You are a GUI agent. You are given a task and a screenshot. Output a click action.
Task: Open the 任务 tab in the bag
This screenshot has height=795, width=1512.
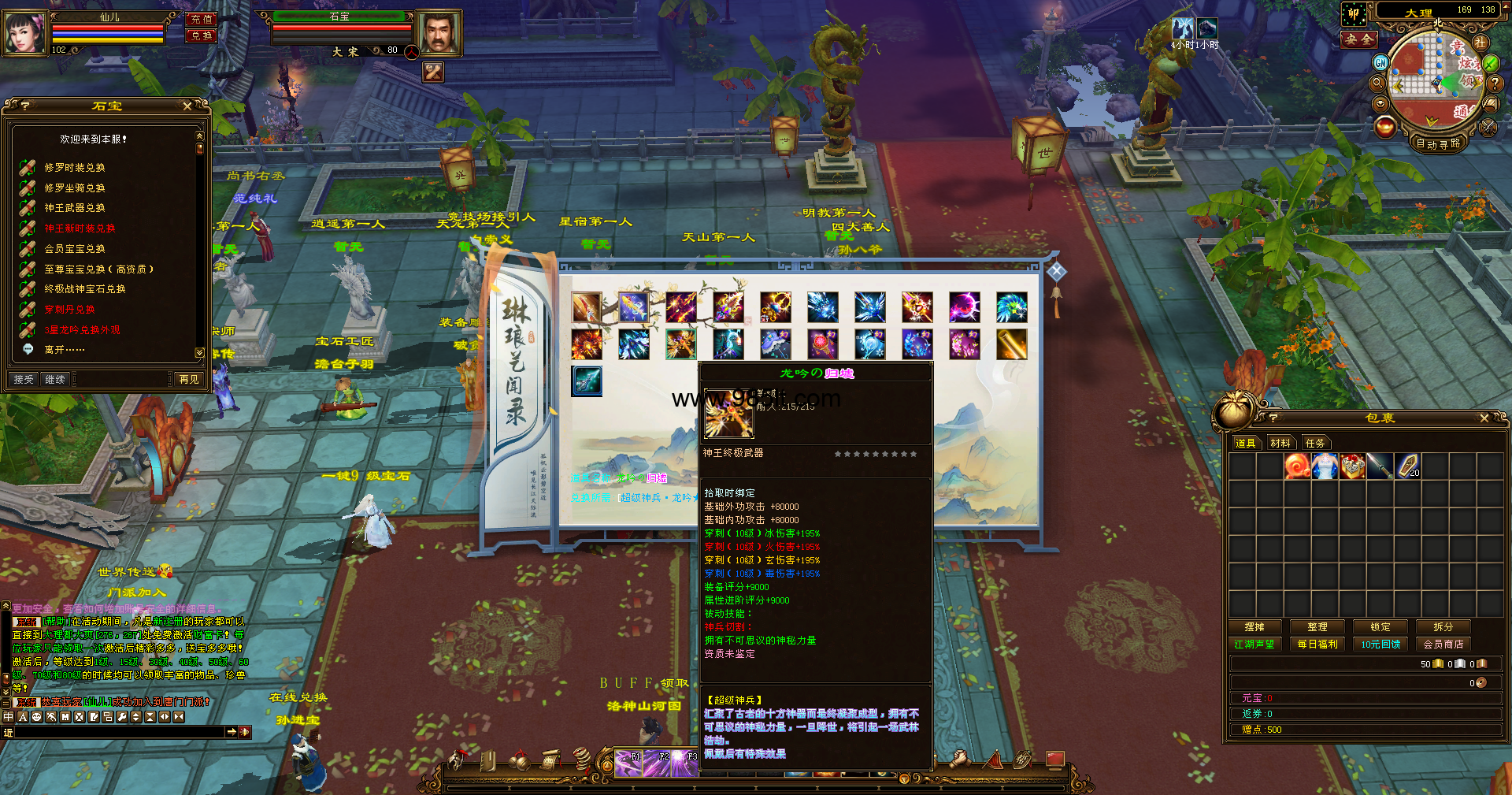coord(1315,444)
